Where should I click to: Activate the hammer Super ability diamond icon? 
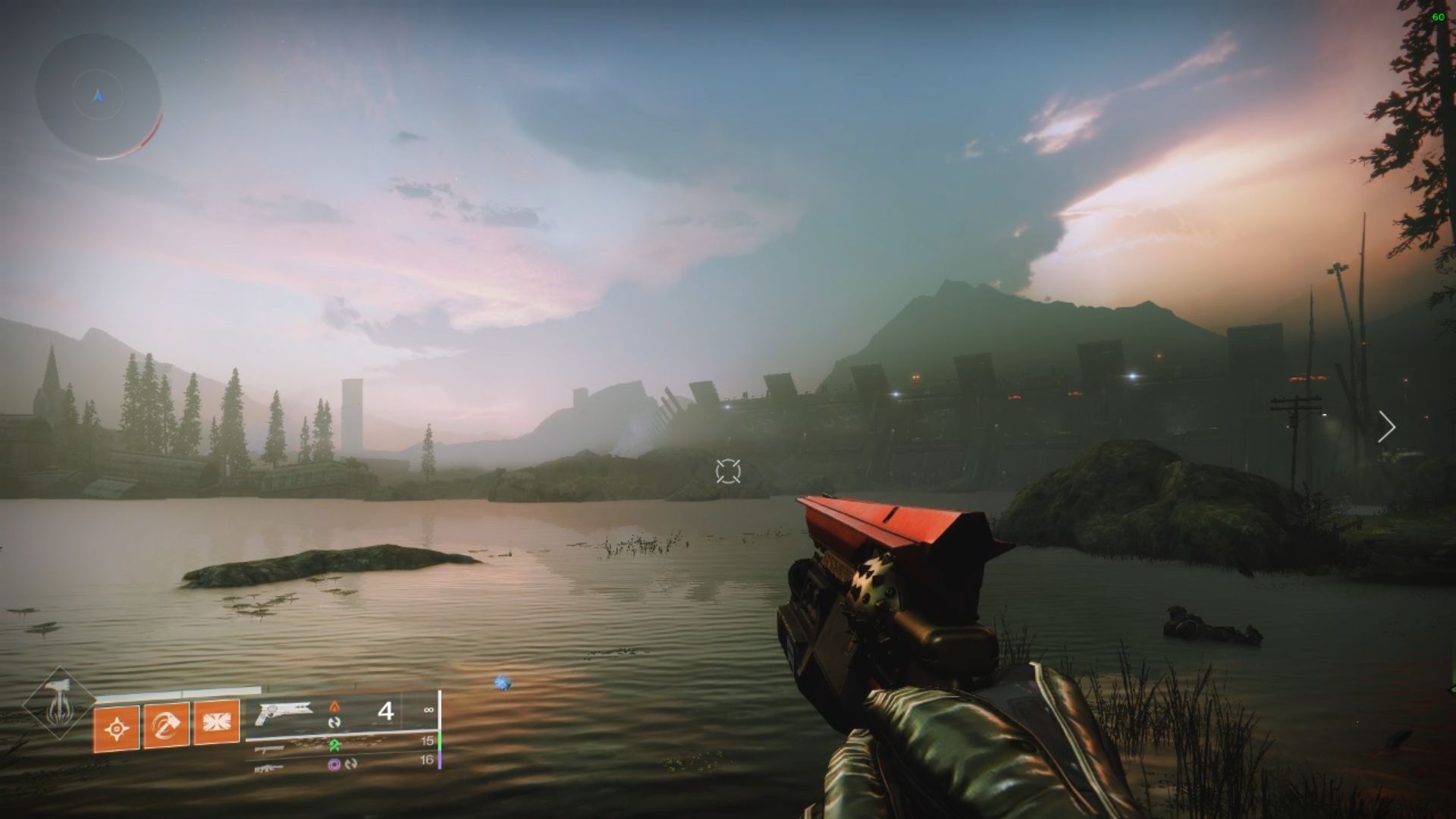pyautogui.click(x=58, y=703)
